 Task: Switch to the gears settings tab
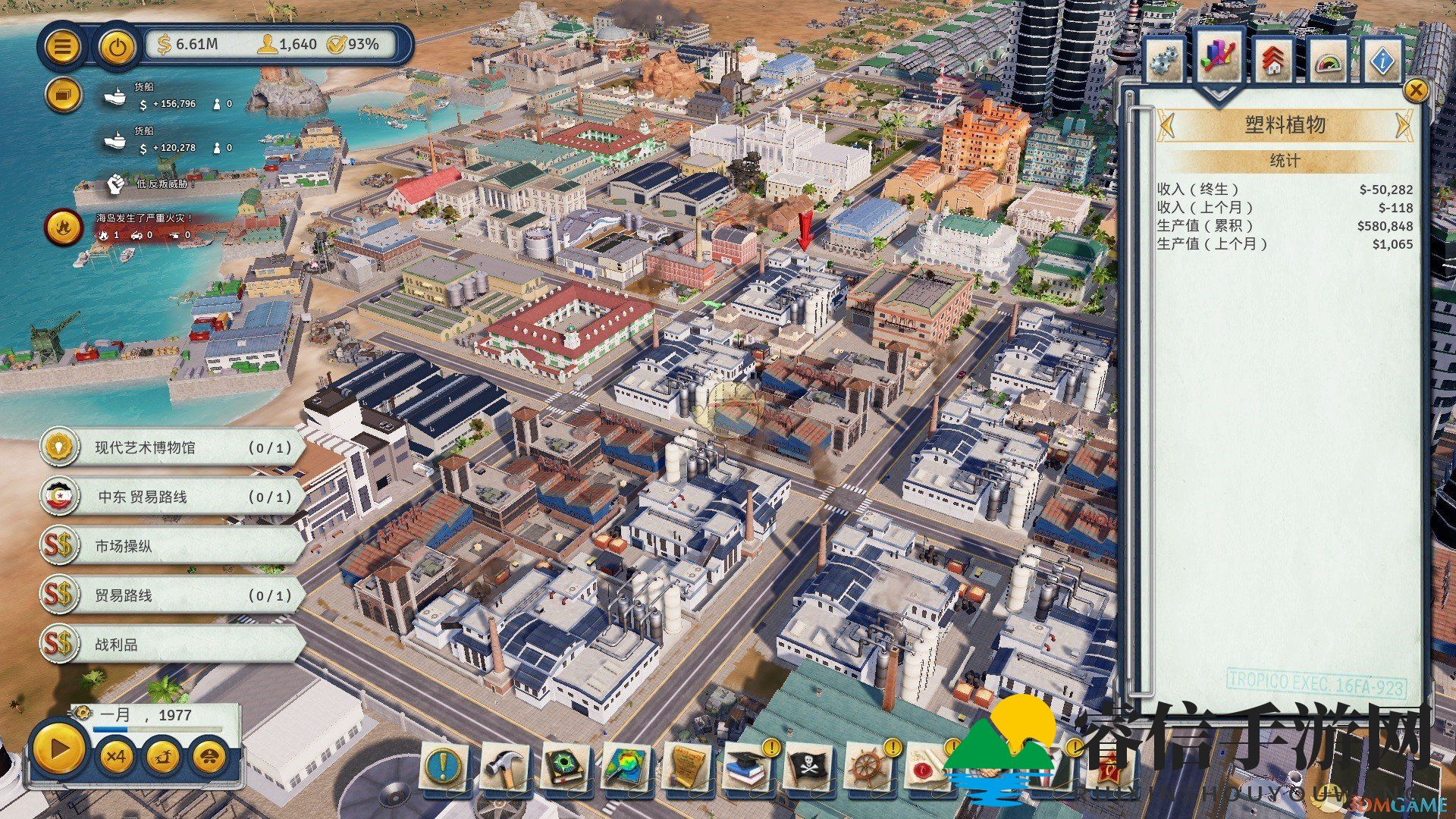1164,61
